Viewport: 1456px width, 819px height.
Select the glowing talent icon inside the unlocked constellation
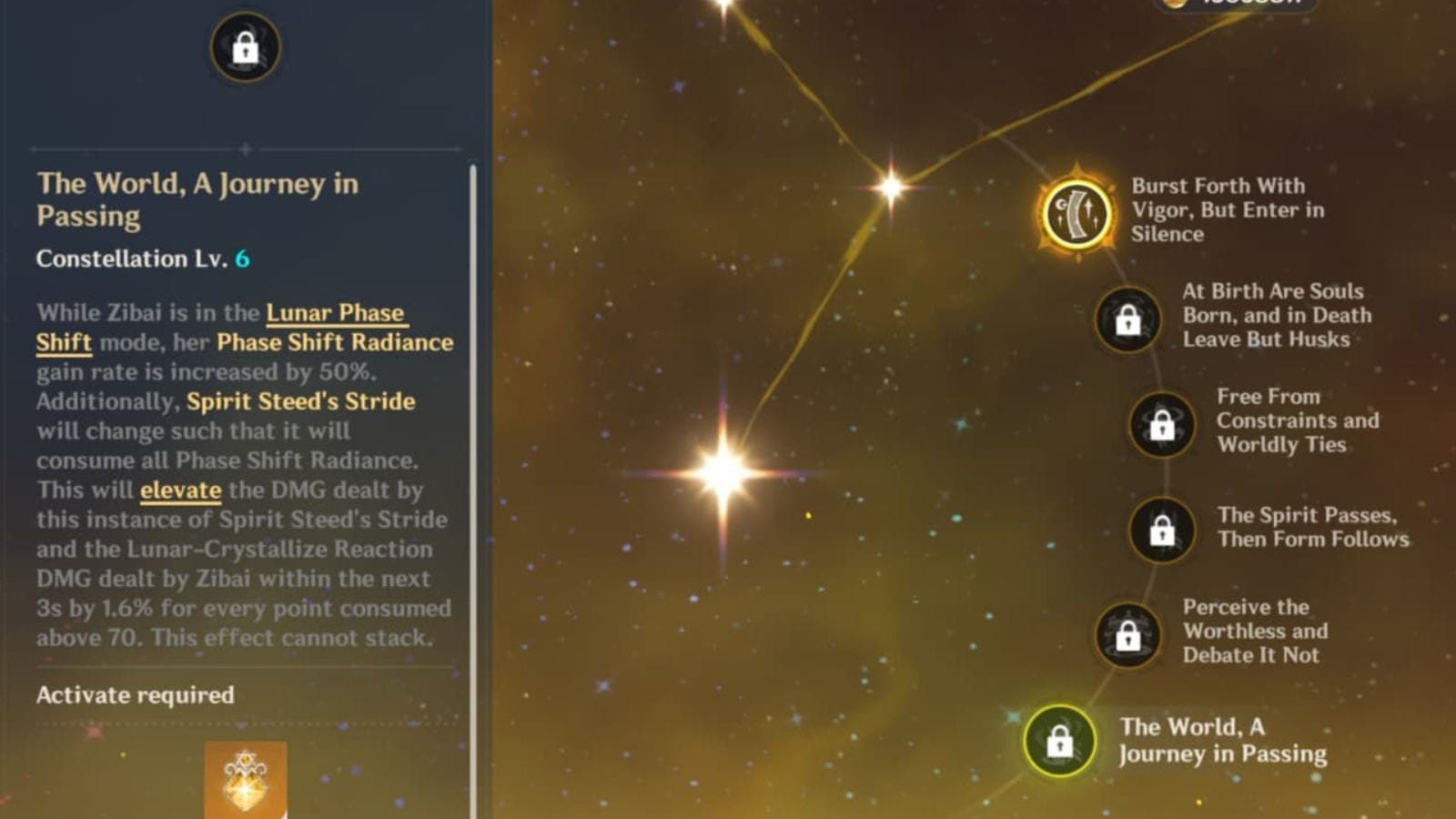[x=1077, y=214]
